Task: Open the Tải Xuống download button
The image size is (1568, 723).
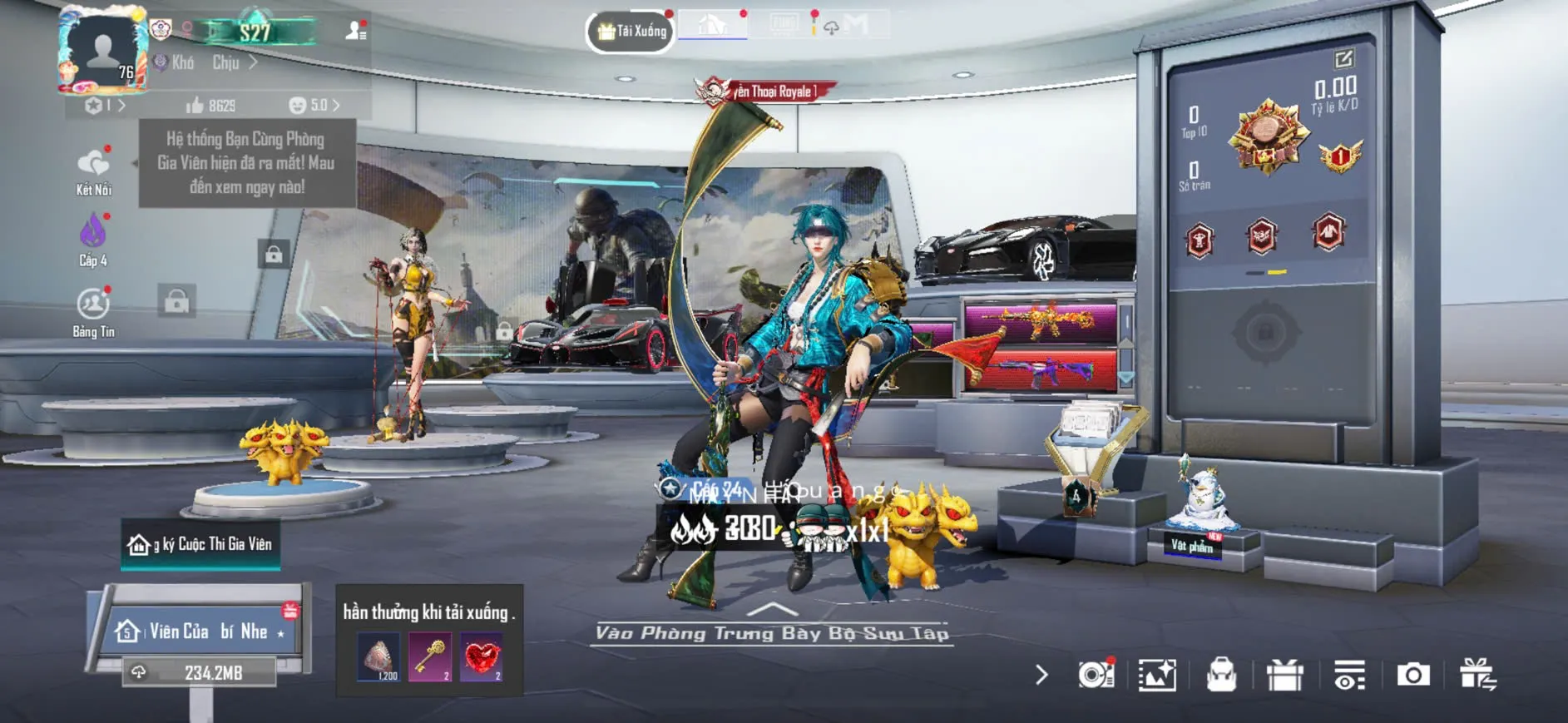Action: pos(631,32)
